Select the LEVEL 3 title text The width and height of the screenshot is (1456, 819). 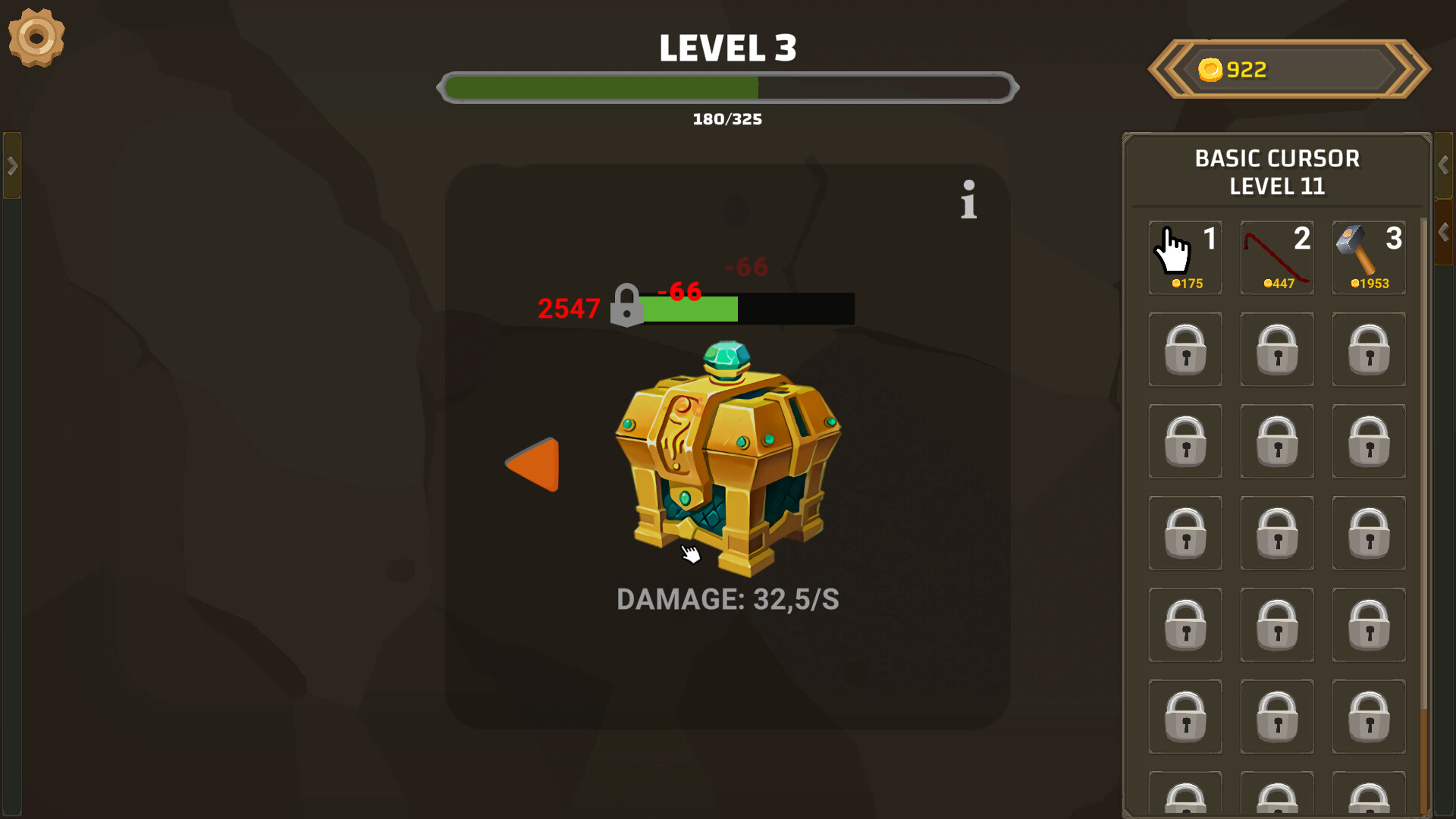(727, 47)
